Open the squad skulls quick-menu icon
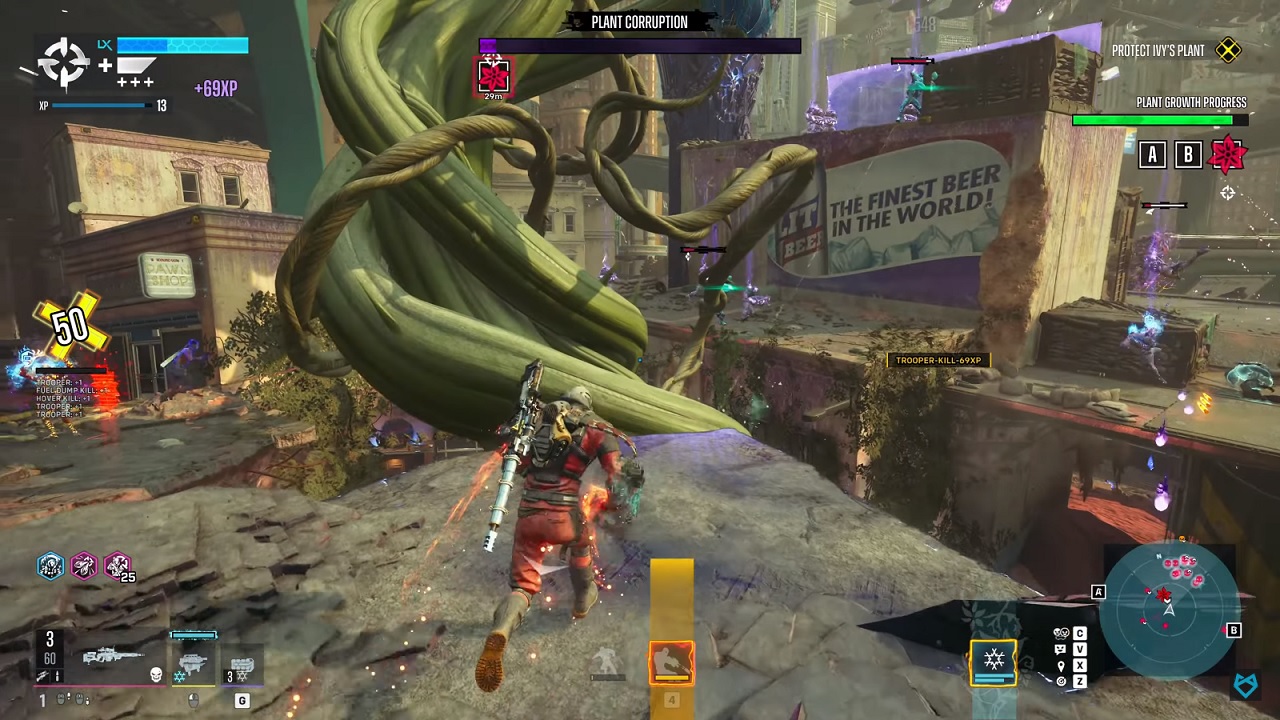1280x720 pixels. pyautogui.click(x=1061, y=633)
